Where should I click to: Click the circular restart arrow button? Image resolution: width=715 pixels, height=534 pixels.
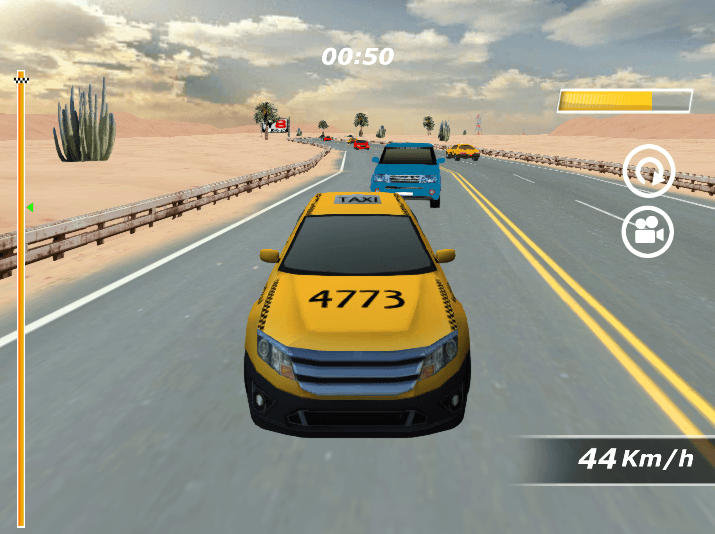pos(649,171)
